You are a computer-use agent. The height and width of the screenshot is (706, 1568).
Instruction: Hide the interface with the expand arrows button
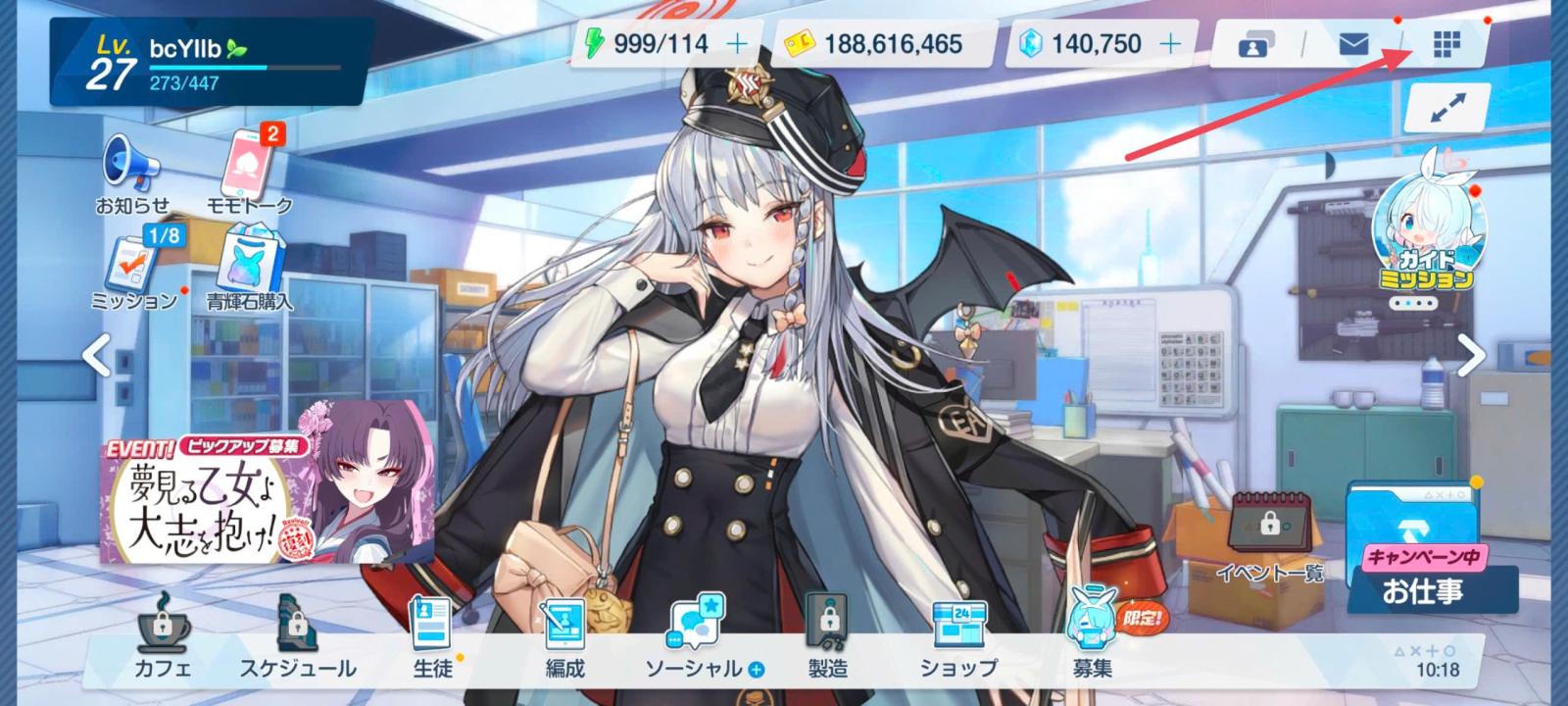pyautogui.click(x=1446, y=109)
